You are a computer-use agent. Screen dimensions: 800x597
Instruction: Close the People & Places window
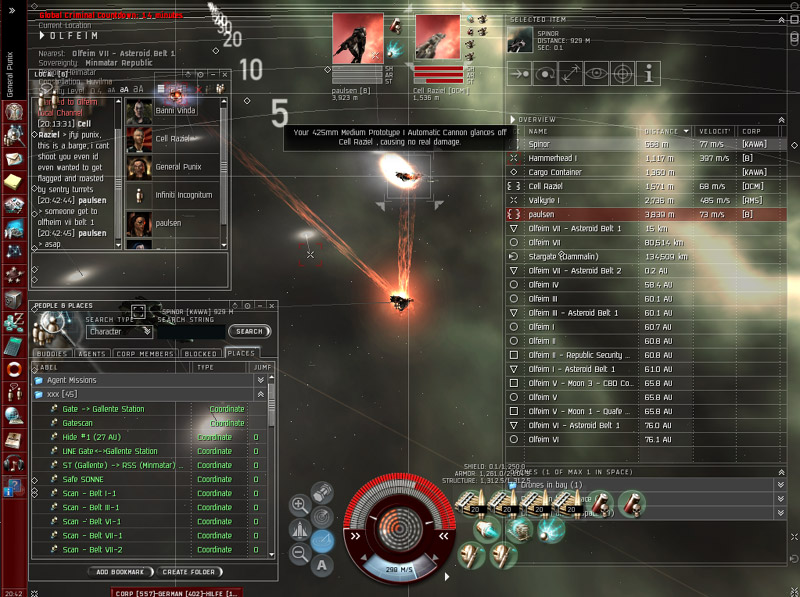(x=271, y=305)
